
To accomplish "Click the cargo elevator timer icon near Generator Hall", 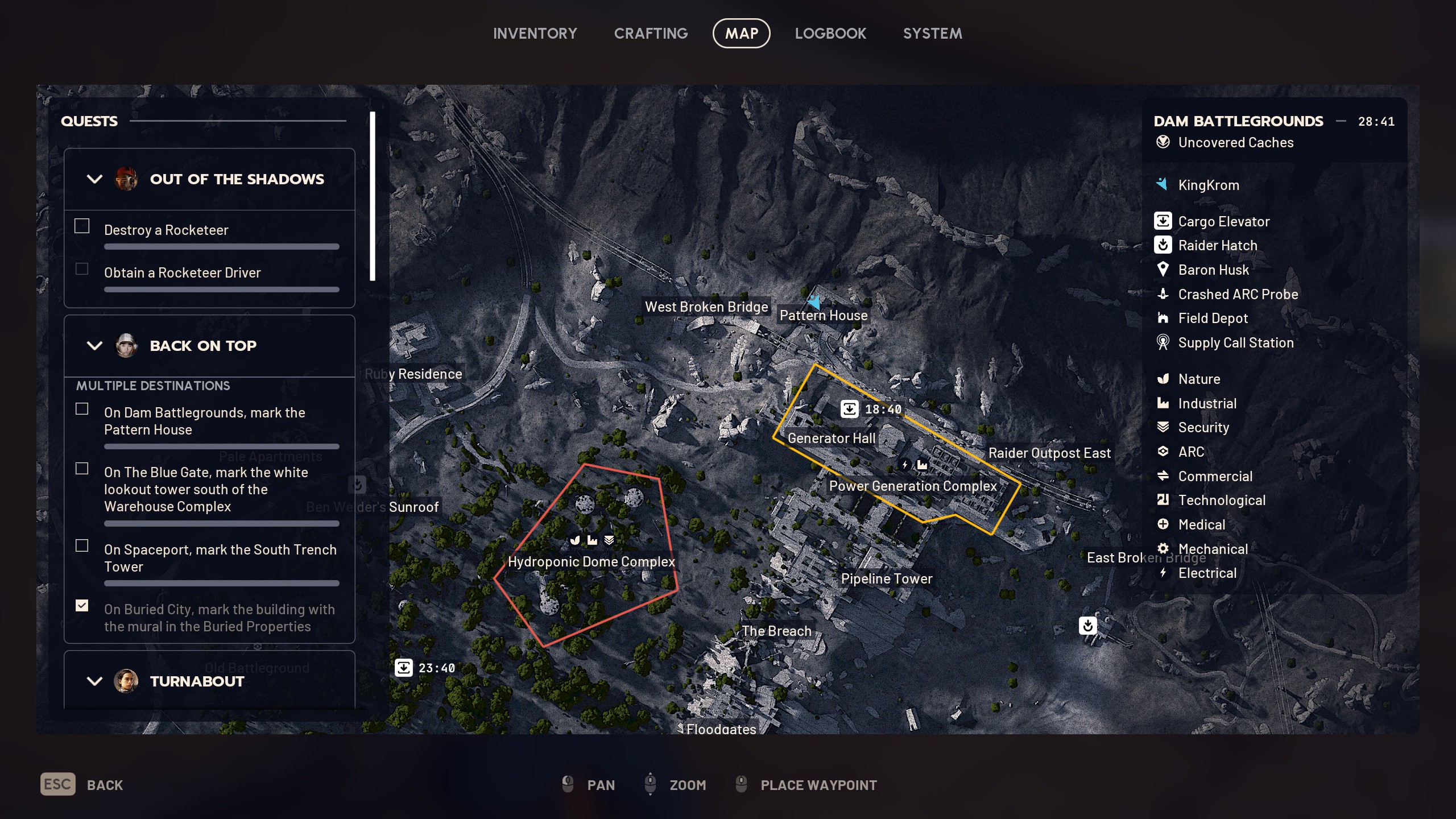I will (849, 408).
